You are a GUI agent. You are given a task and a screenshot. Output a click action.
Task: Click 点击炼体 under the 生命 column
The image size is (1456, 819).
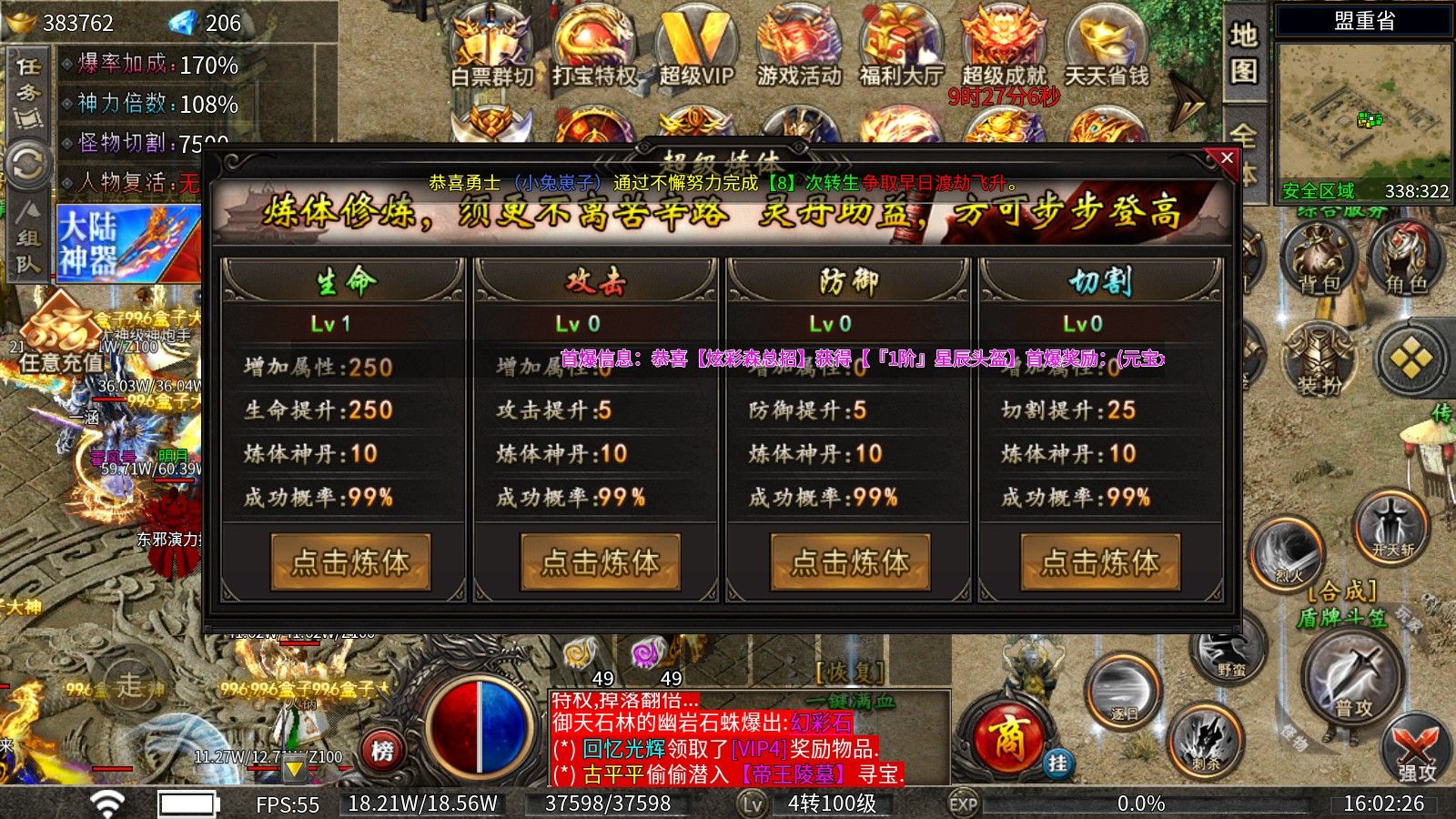click(350, 562)
